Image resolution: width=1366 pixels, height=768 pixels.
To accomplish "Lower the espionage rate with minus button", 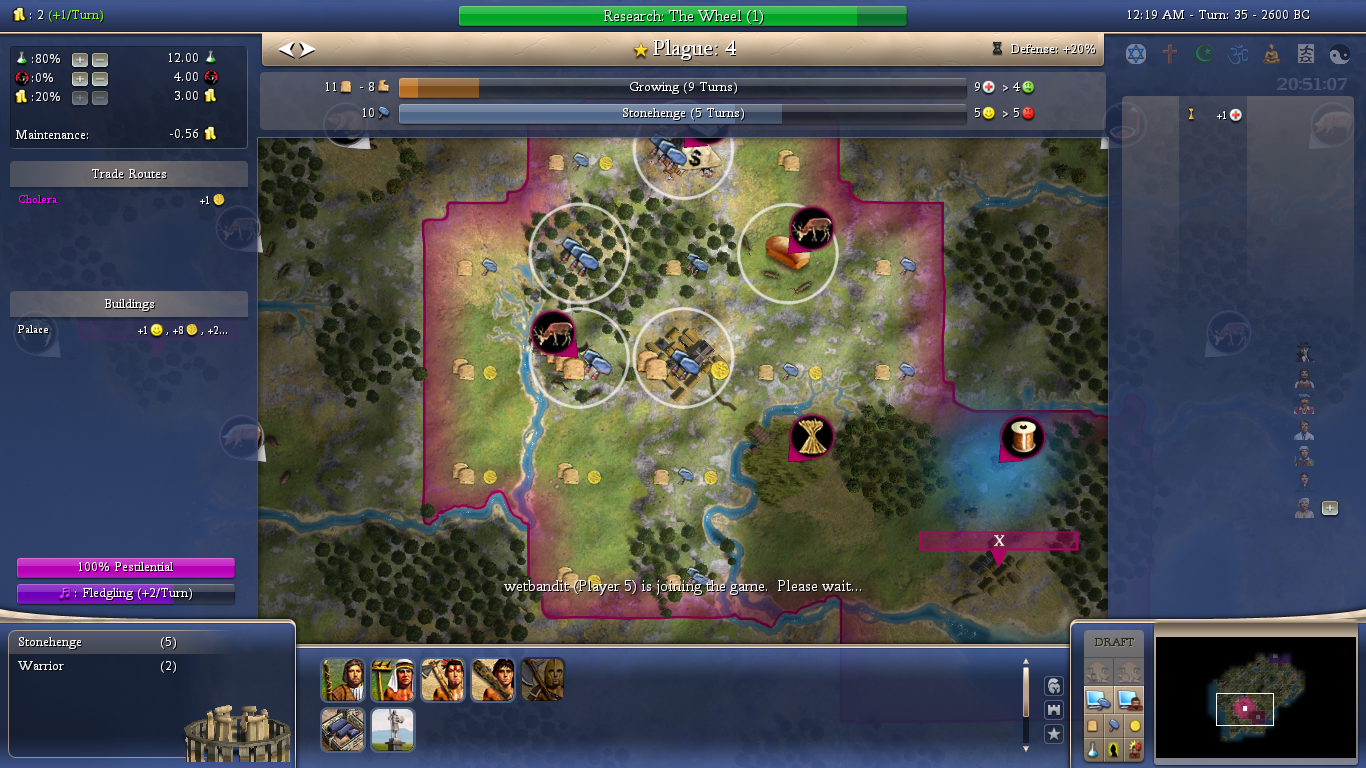I will (100, 78).
